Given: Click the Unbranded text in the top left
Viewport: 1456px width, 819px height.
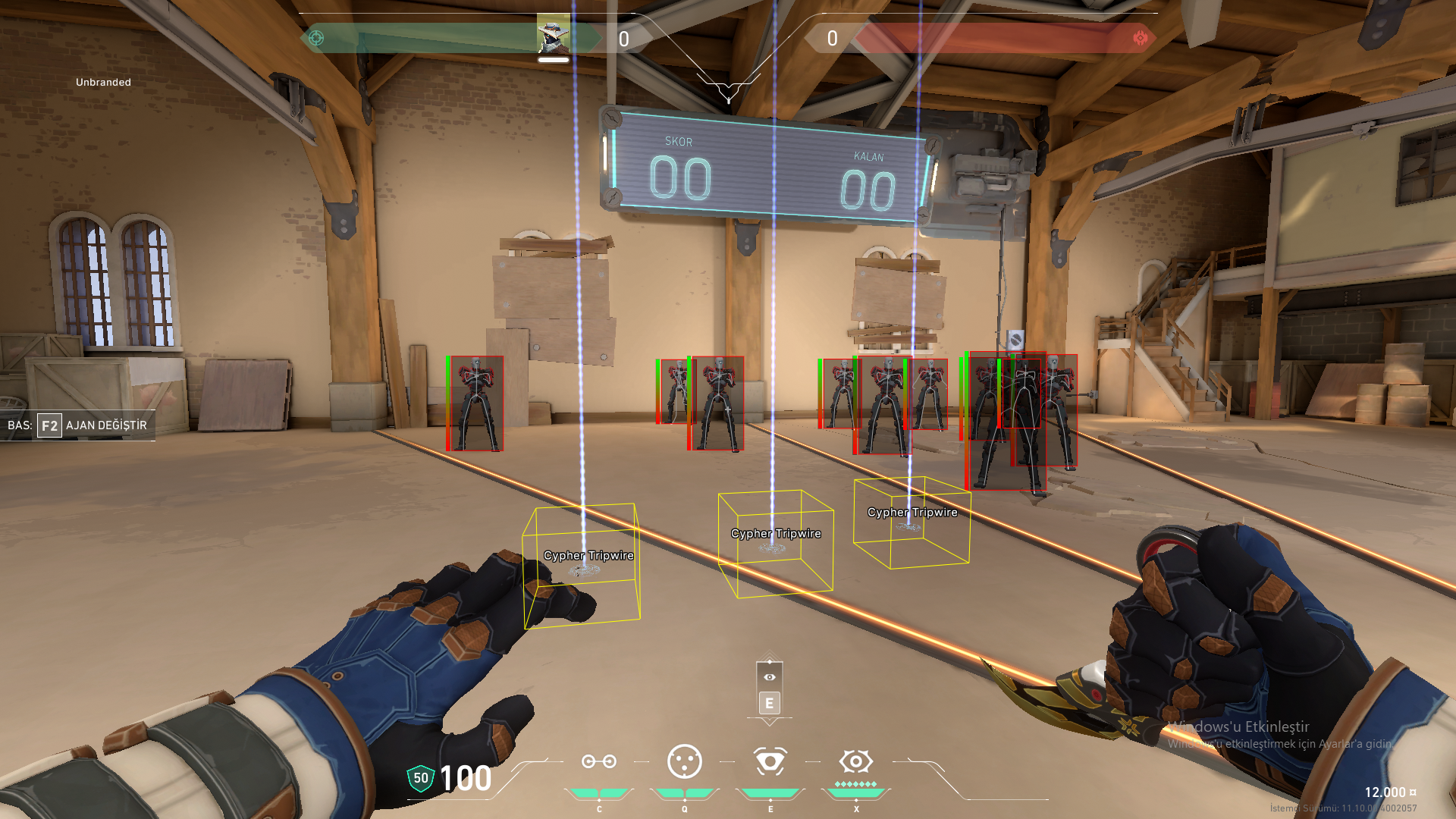Looking at the screenshot, I should (102, 81).
